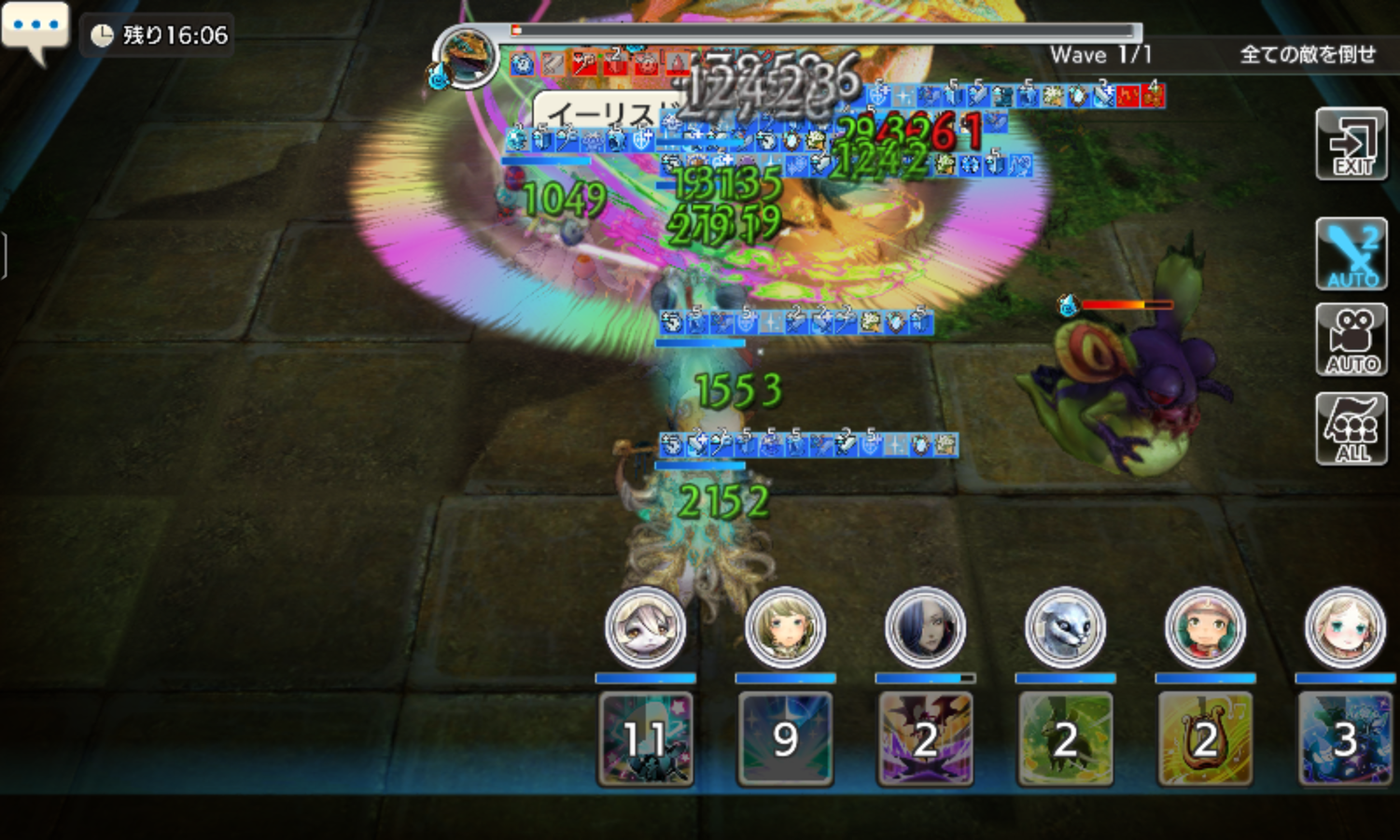Activate the purple bat-winged skill card
1400x840 pixels.
pos(926,738)
